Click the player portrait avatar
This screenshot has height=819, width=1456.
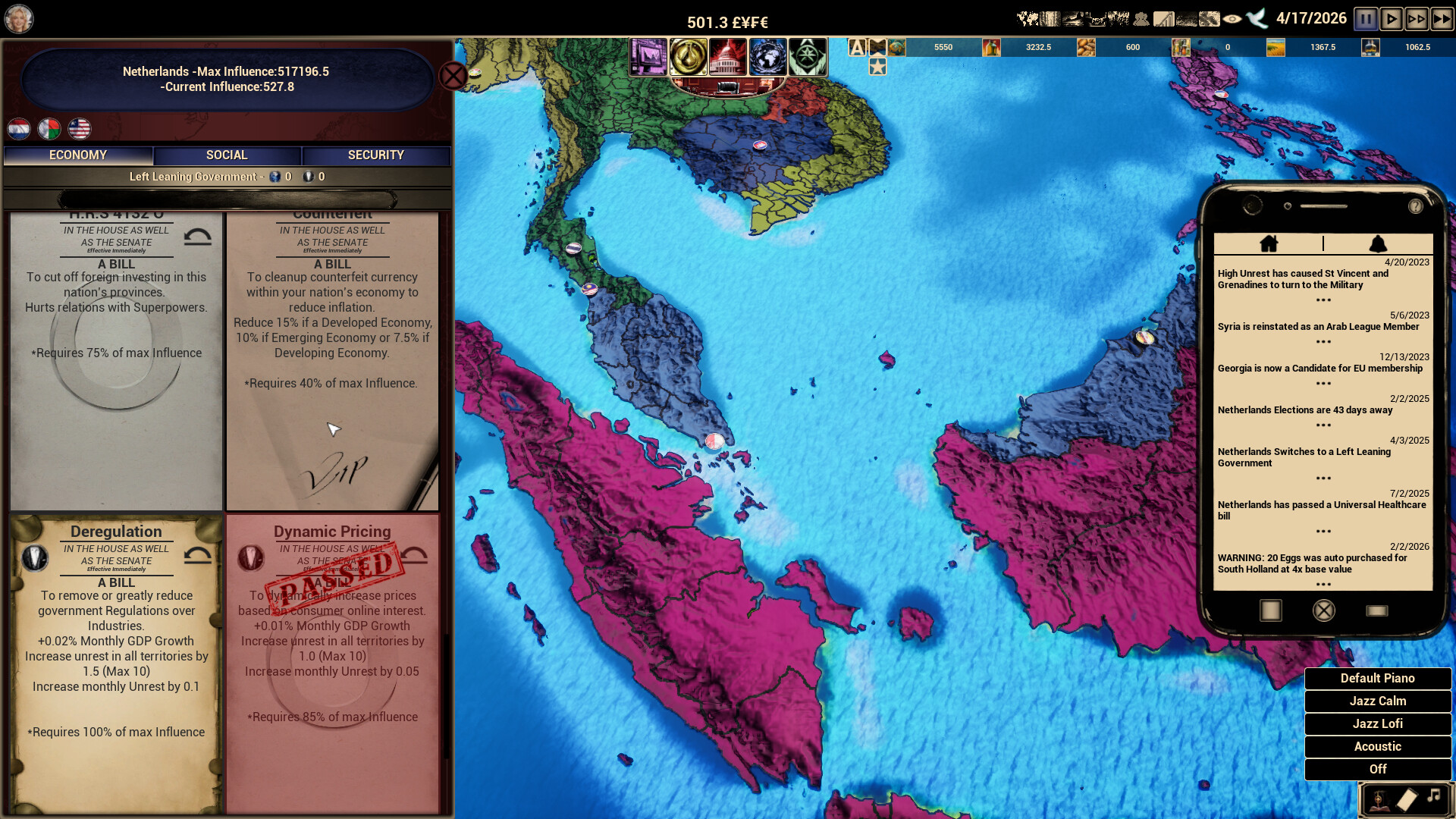19,19
